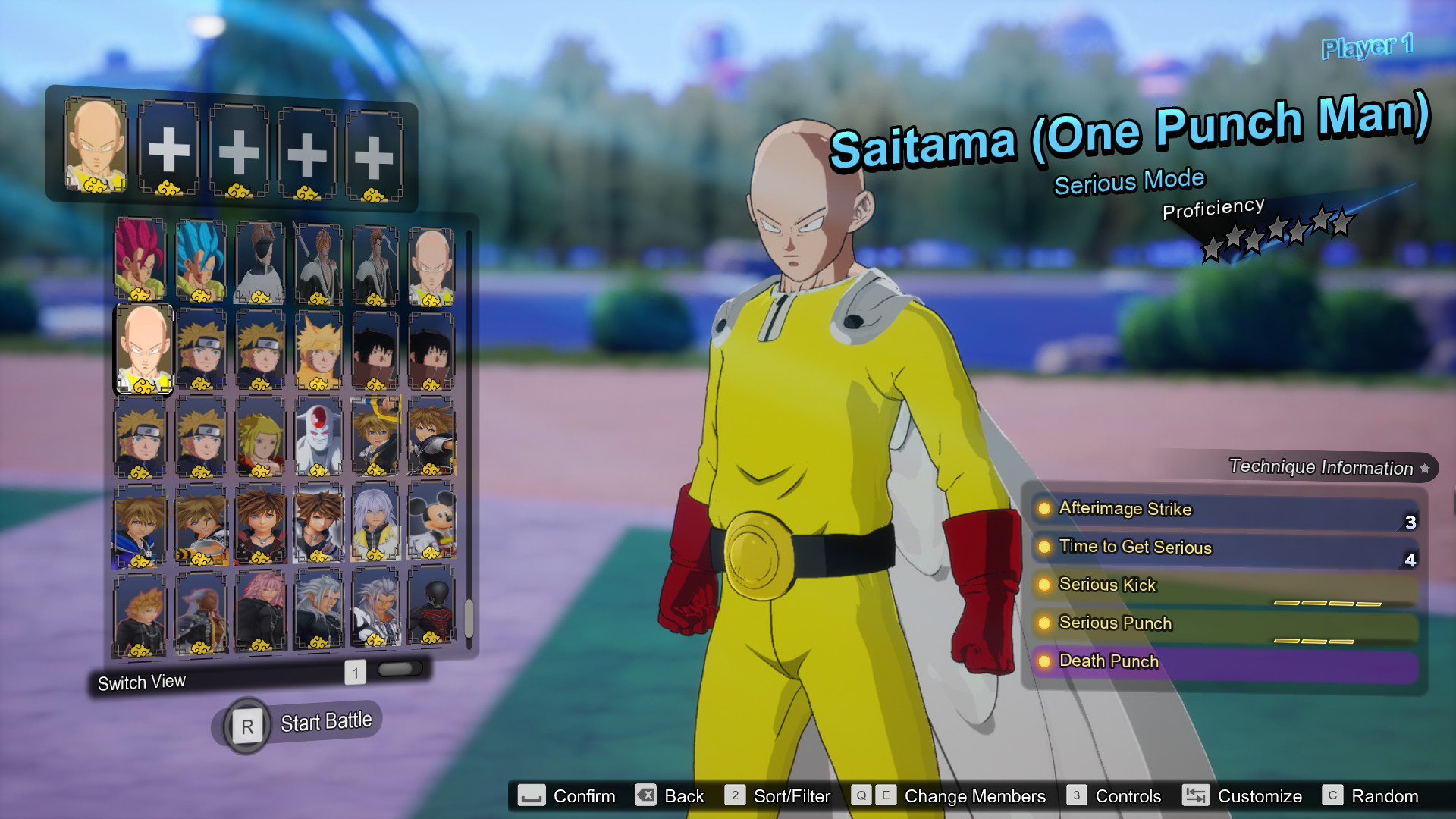
Task: Activate Switch View
Action: click(x=142, y=682)
